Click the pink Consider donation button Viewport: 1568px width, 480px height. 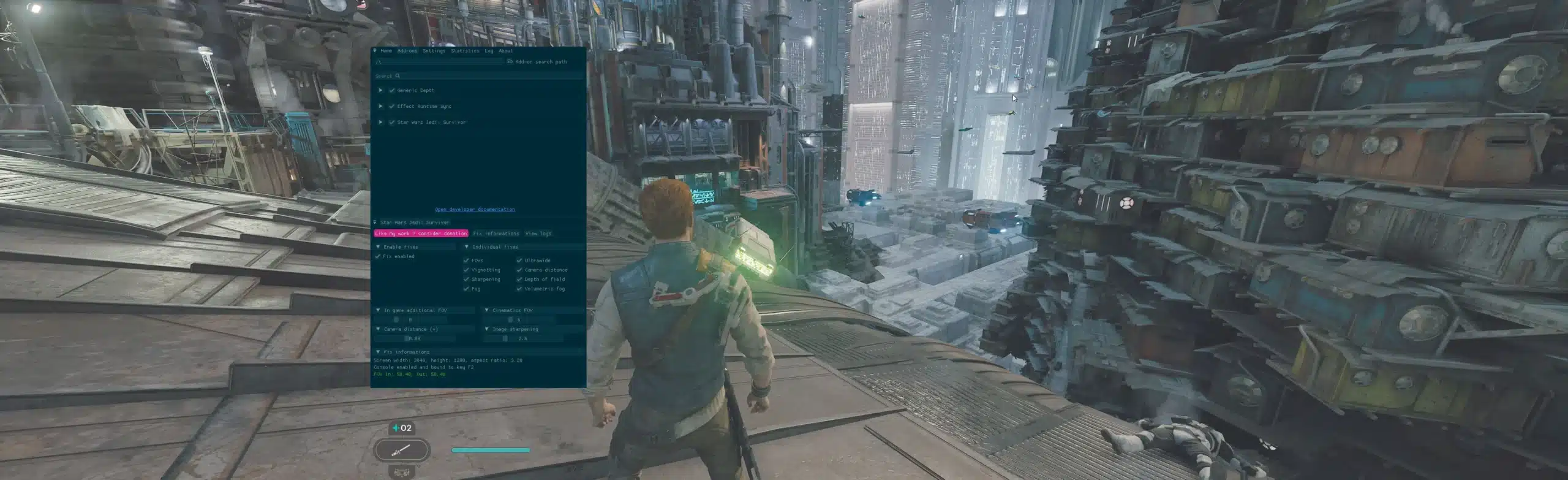pyautogui.click(x=421, y=234)
